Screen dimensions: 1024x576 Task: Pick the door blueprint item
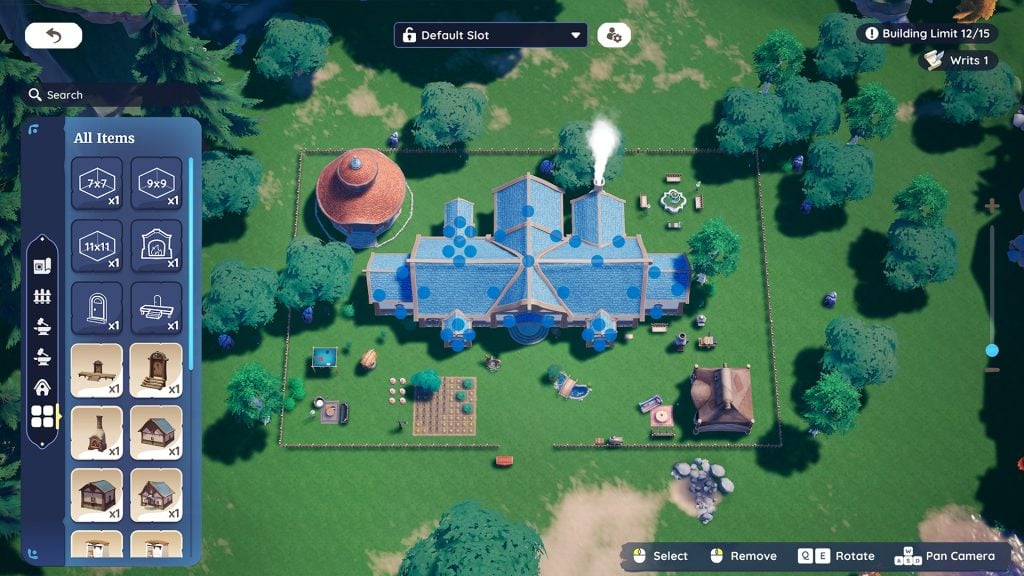click(x=97, y=308)
